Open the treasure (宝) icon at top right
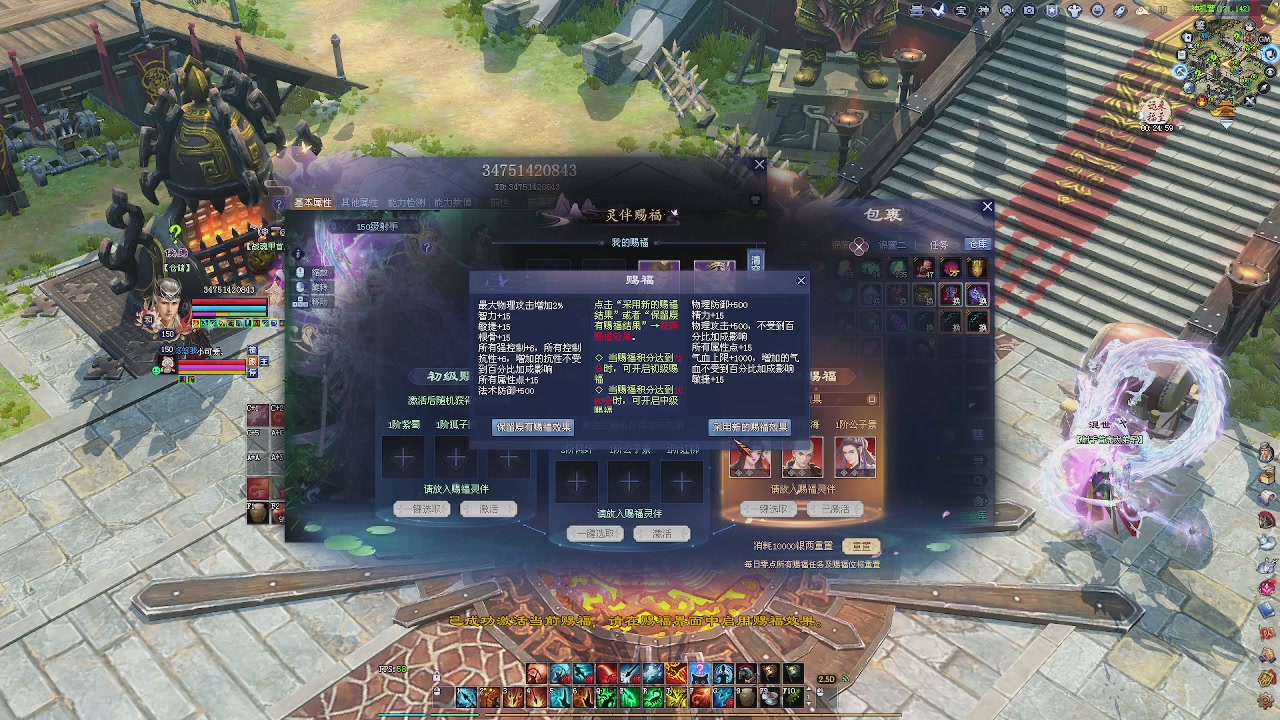This screenshot has width=1280, height=720. (961, 10)
